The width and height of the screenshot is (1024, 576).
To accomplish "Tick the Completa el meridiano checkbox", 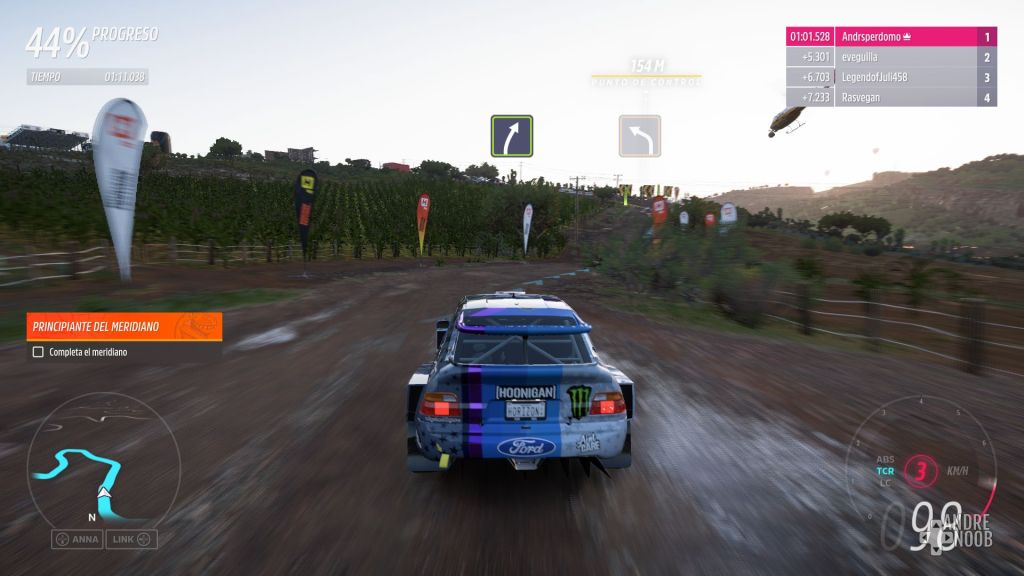I will [38, 352].
